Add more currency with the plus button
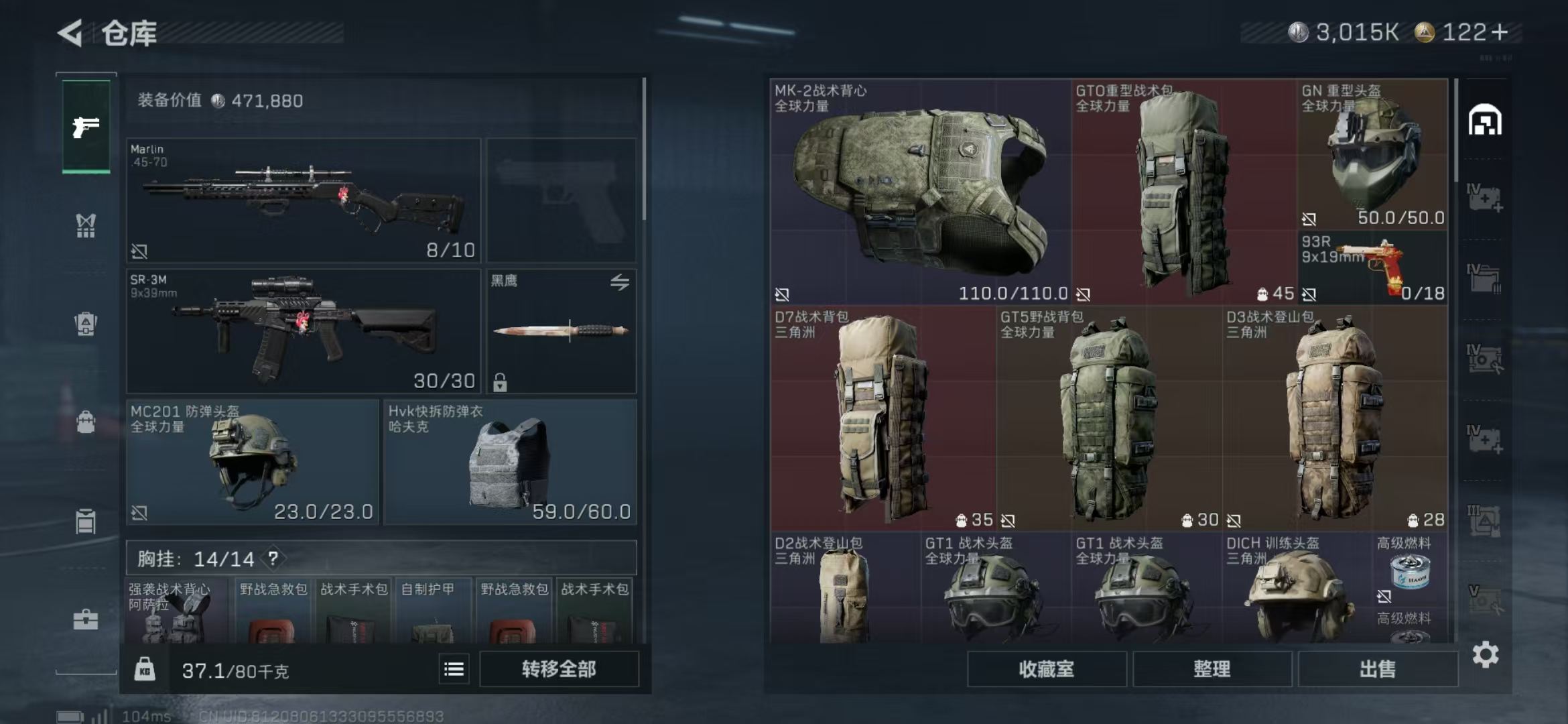The height and width of the screenshot is (724, 1568). click(x=1501, y=32)
